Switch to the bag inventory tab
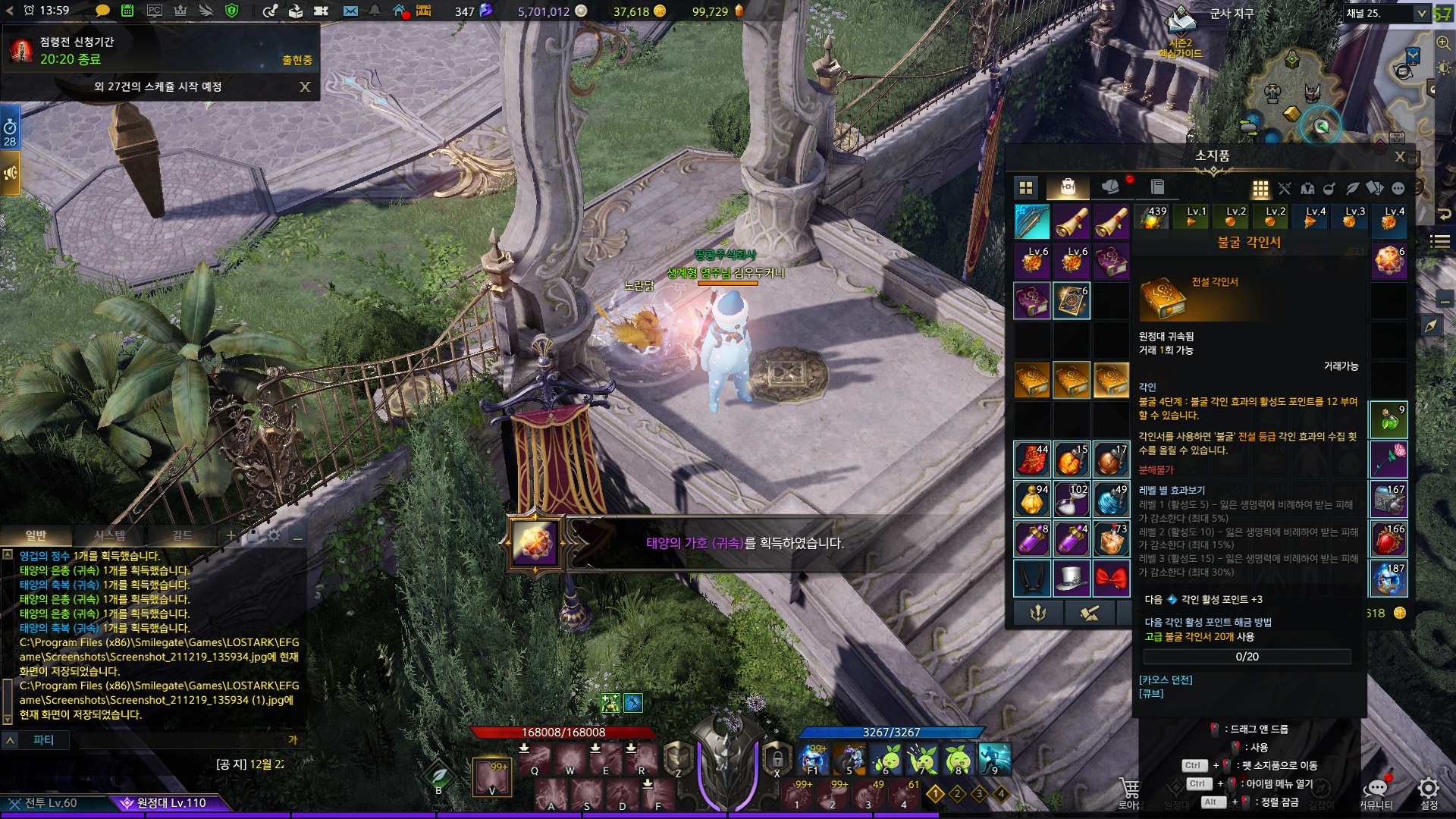Screen dimensions: 1456x819 coord(1068,187)
